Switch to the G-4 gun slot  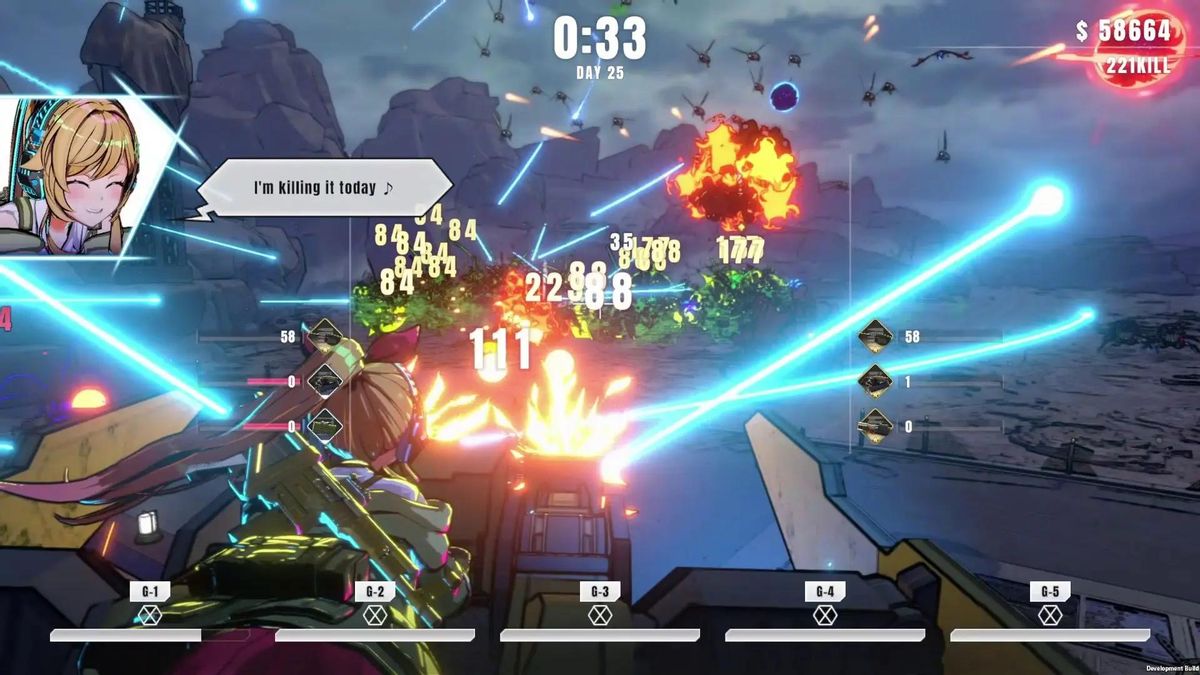point(824,605)
